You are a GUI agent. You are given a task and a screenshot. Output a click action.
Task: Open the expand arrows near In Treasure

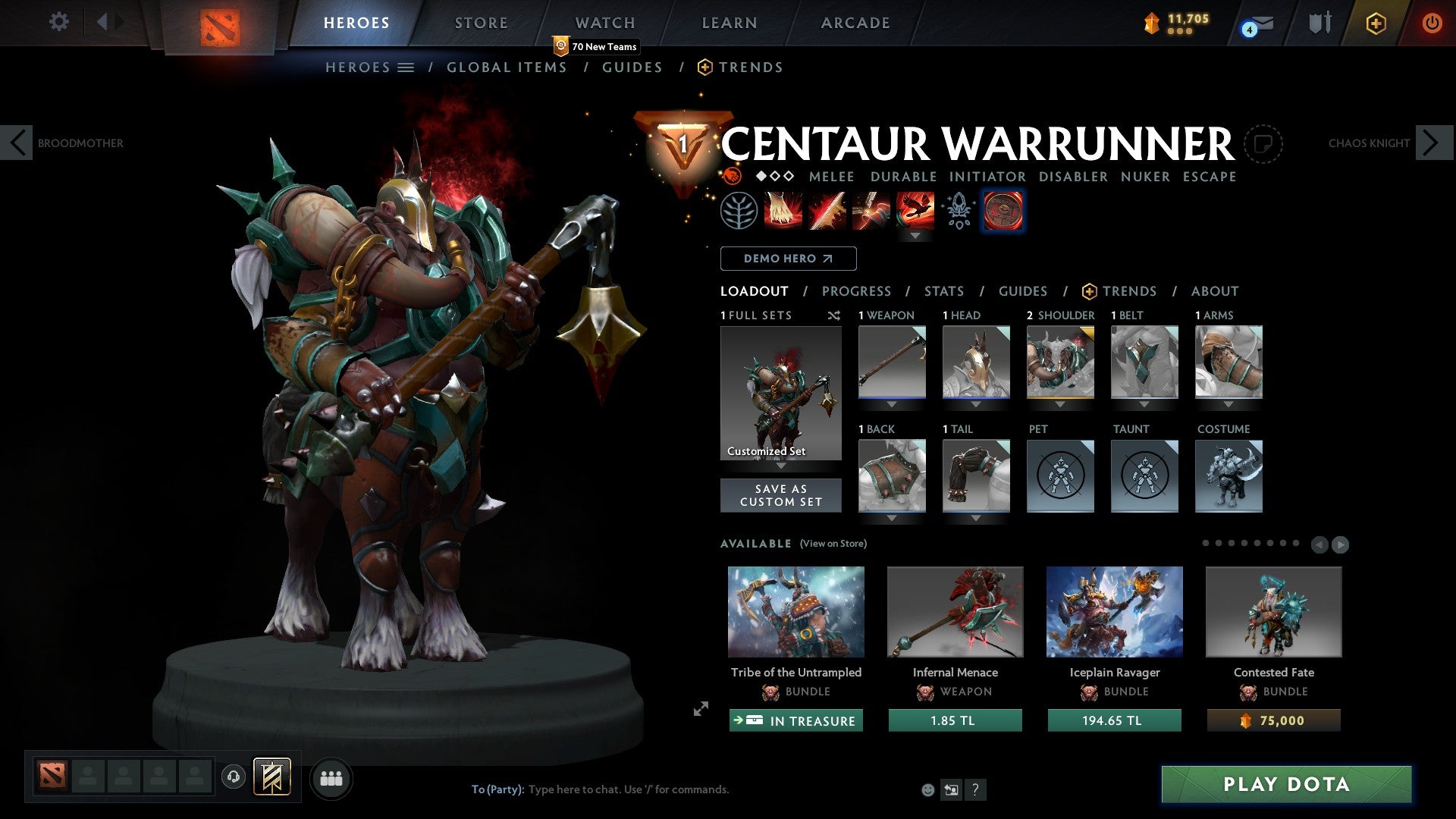coord(699,710)
